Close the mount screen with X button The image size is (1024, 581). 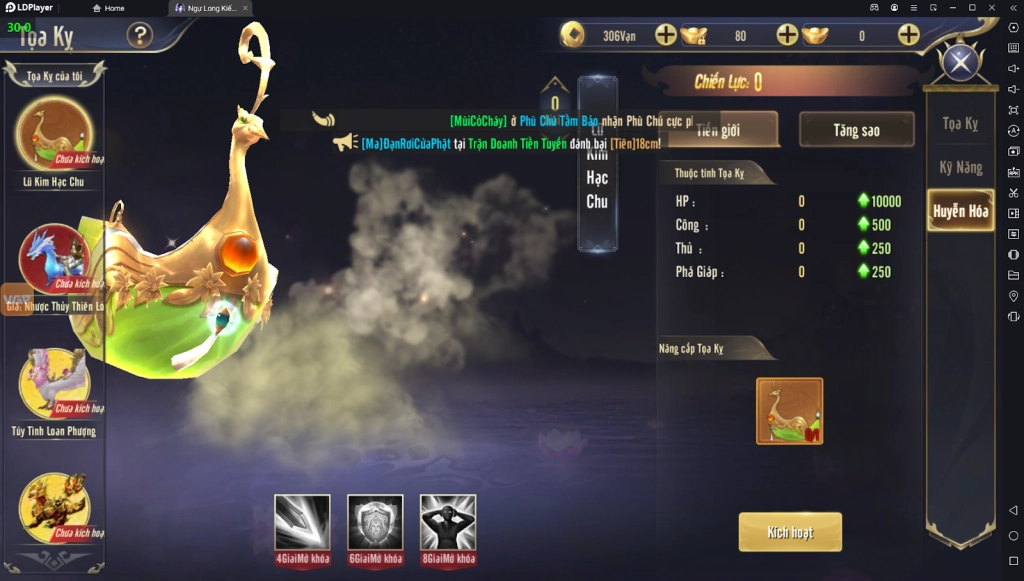961,64
